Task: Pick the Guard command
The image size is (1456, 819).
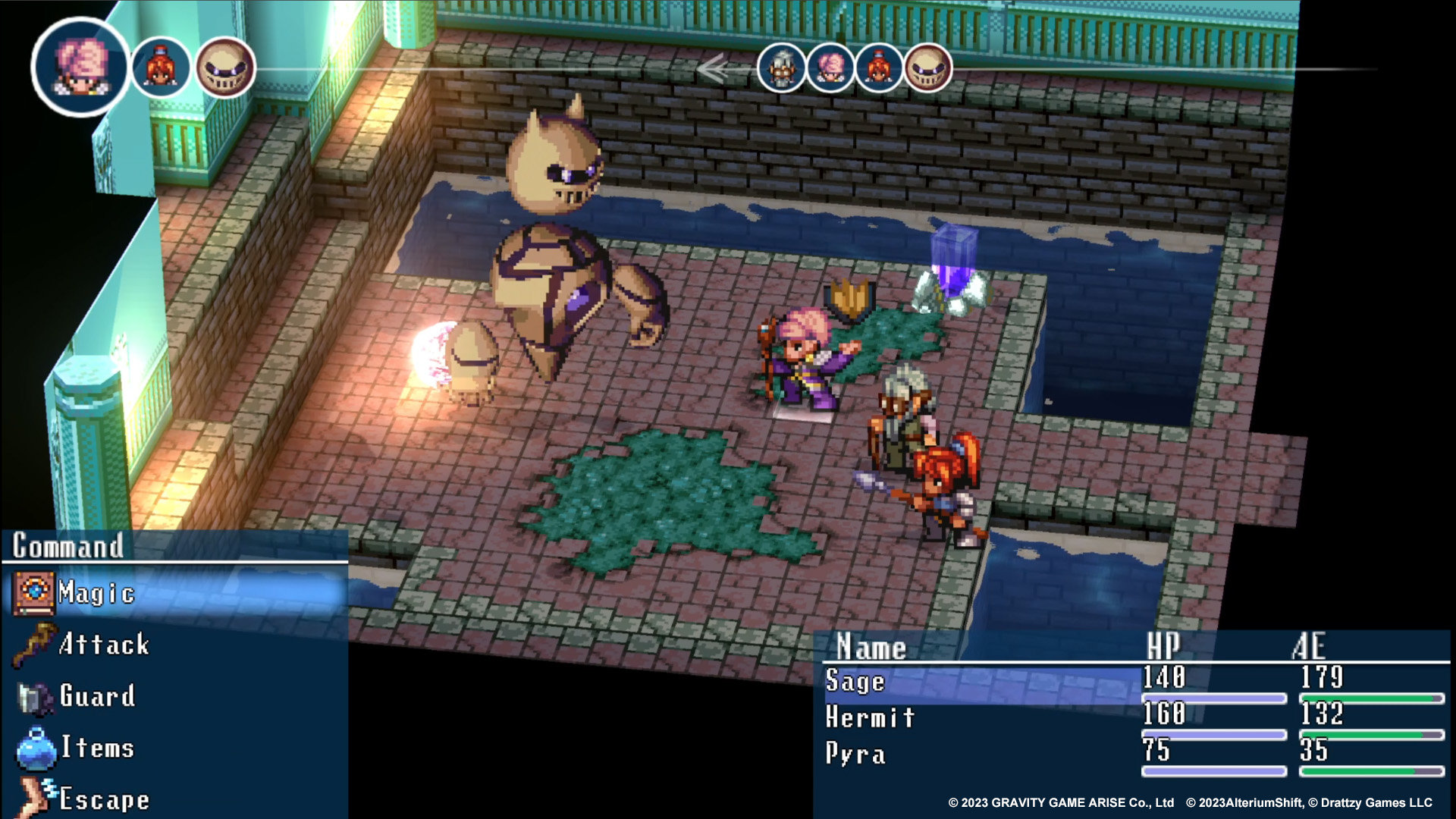Action: tap(97, 696)
